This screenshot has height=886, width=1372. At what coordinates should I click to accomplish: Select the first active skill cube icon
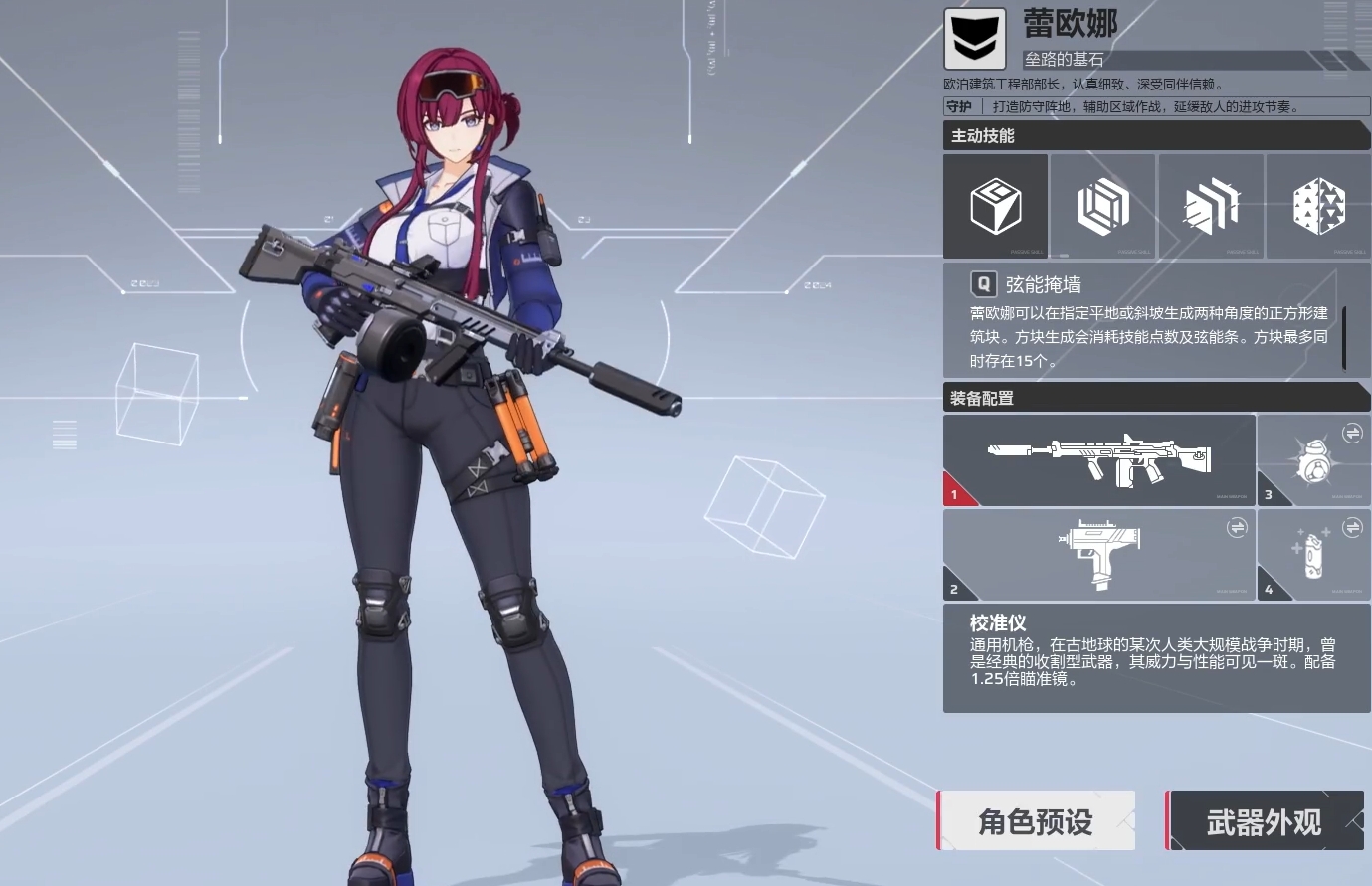(996, 205)
